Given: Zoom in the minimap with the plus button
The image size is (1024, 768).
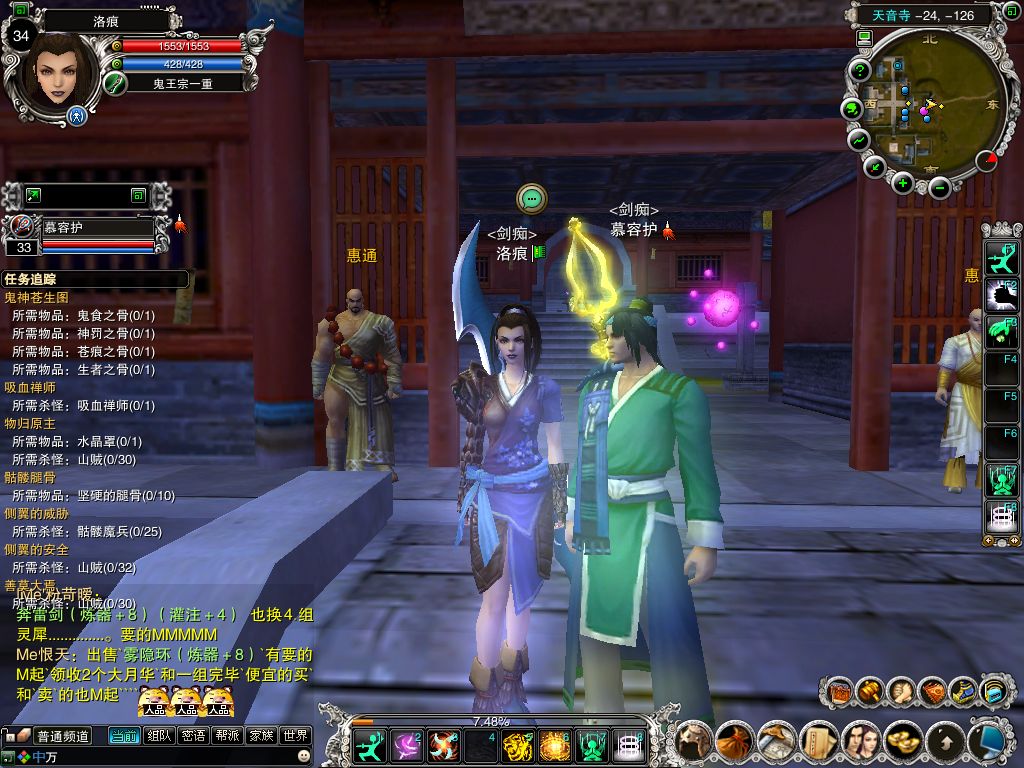Looking at the screenshot, I should click(903, 182).
